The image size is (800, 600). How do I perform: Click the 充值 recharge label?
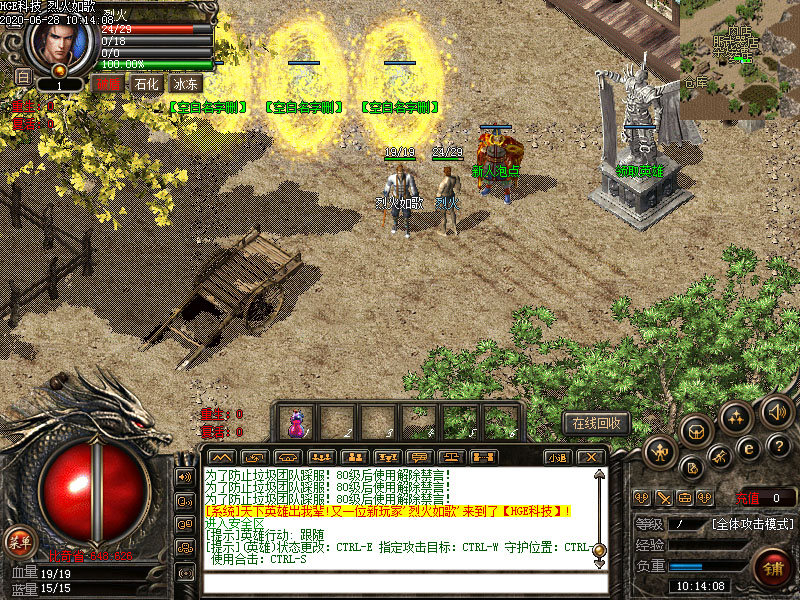745,497
